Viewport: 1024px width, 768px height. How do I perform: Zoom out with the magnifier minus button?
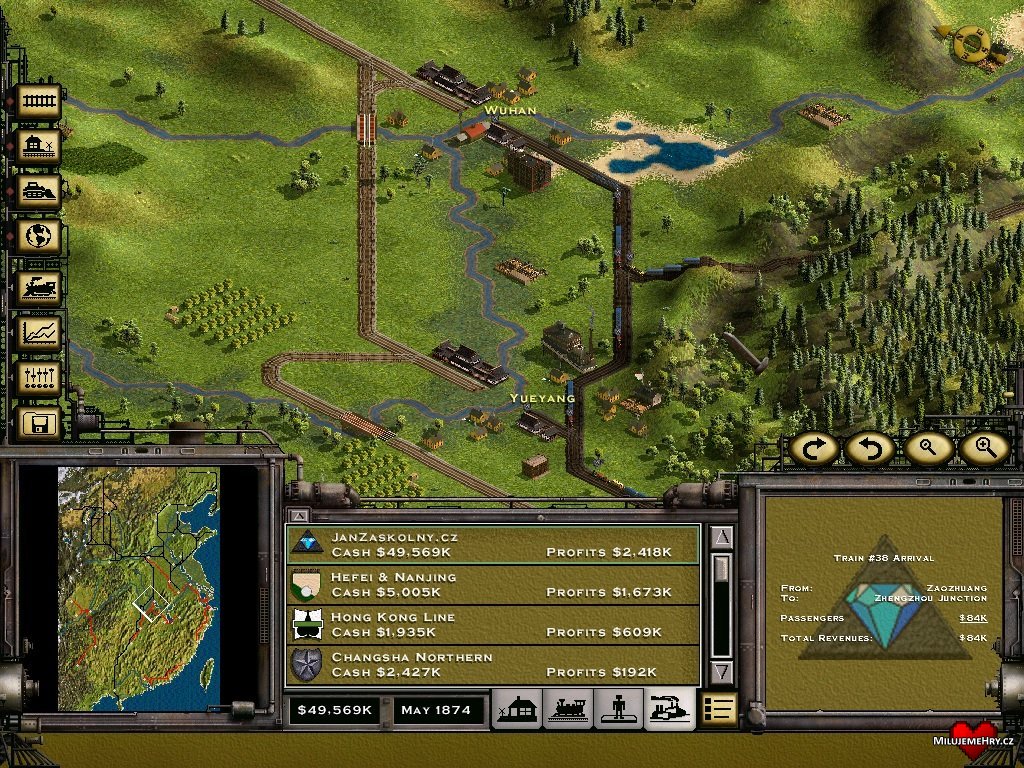tap(928, 448)
